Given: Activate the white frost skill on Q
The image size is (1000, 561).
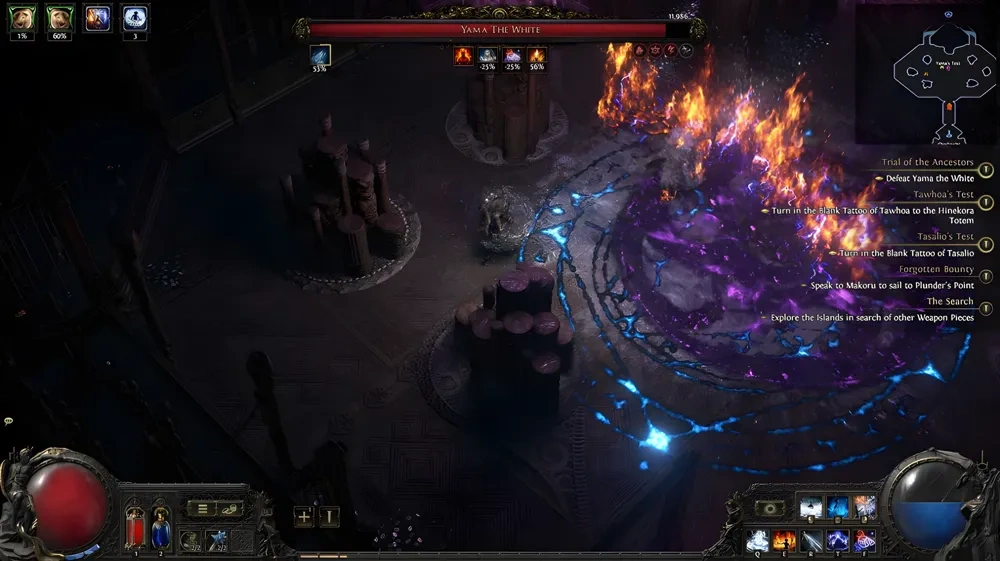Looking at the screenshot, I should pyautogui.click(x=757, y=541).
